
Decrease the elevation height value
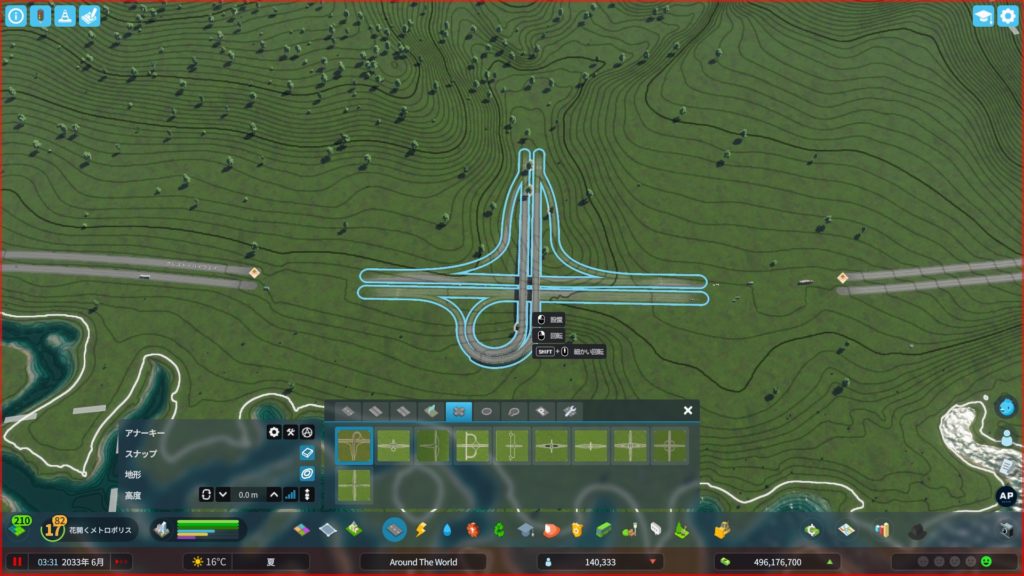[x=223, y=494]
